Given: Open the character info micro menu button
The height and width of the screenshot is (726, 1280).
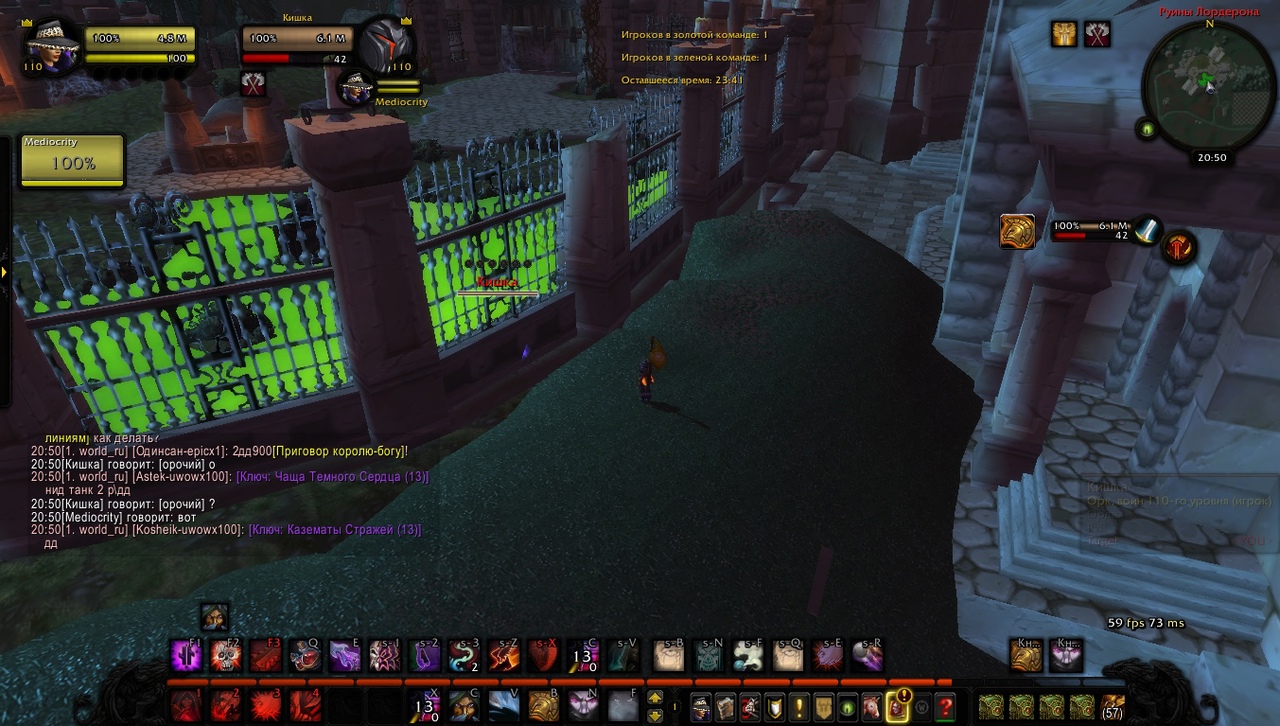Looking at the screenshot, I should click(701, 708).
